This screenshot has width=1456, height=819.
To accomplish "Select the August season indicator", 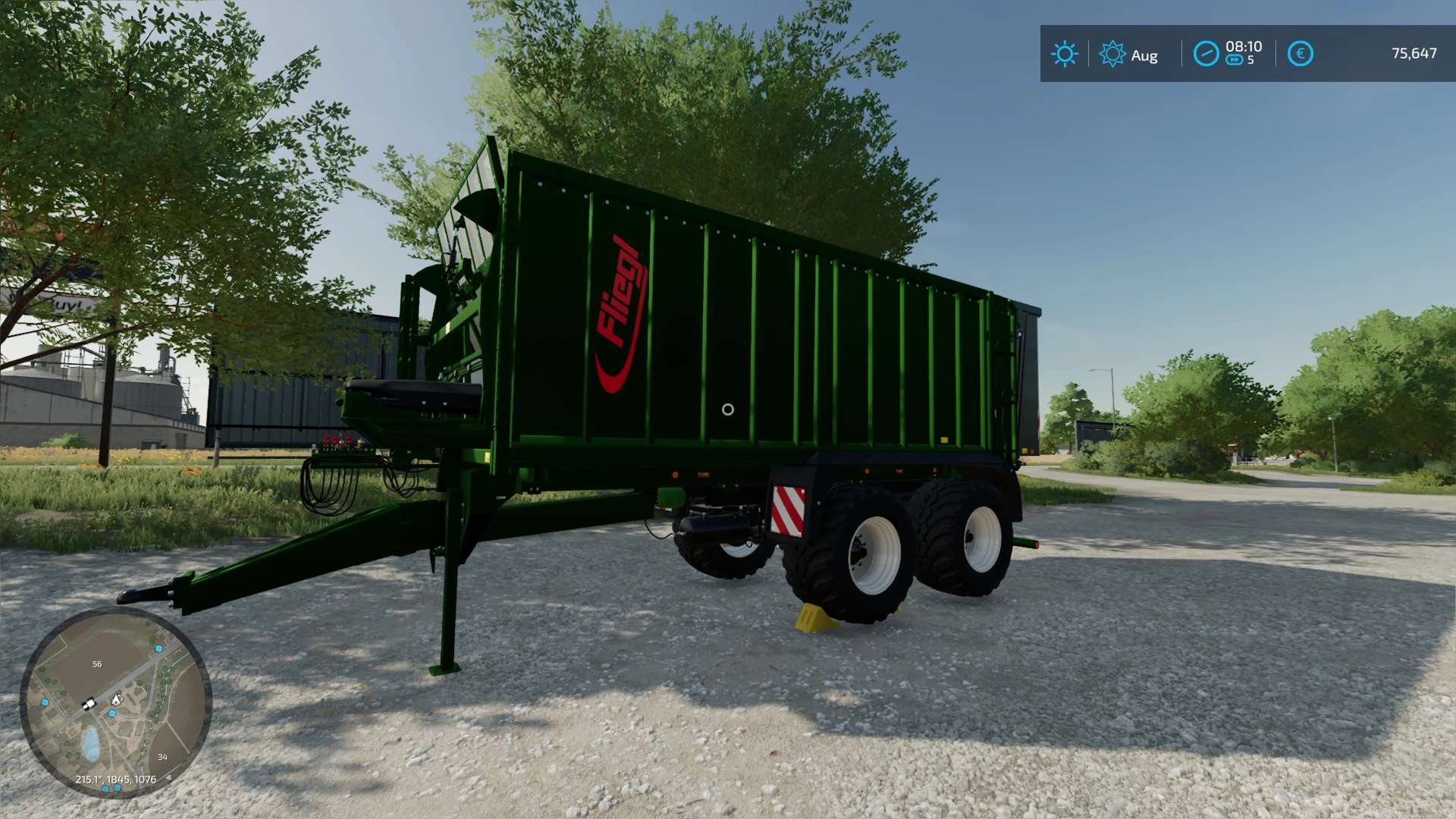I will coord(1128,55).
